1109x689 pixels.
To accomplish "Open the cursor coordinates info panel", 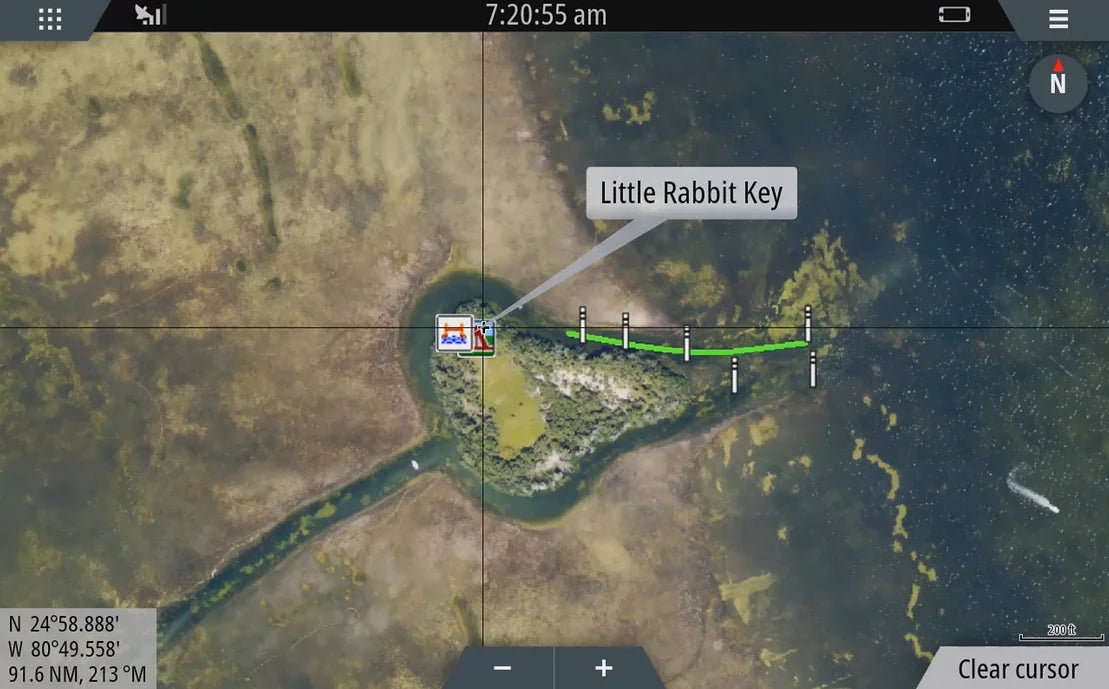I will coord(78,648).
